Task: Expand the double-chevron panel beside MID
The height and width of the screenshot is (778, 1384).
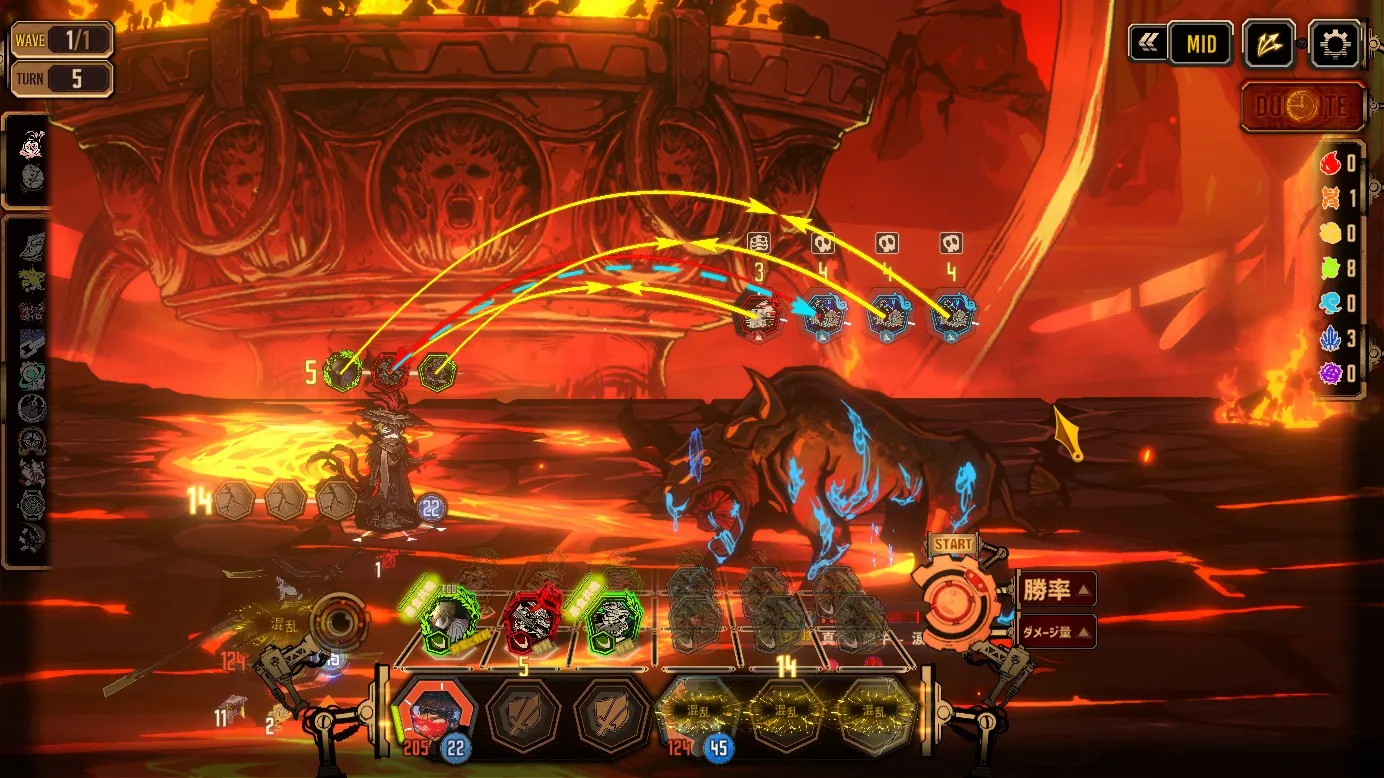Action: (1147, 44)
